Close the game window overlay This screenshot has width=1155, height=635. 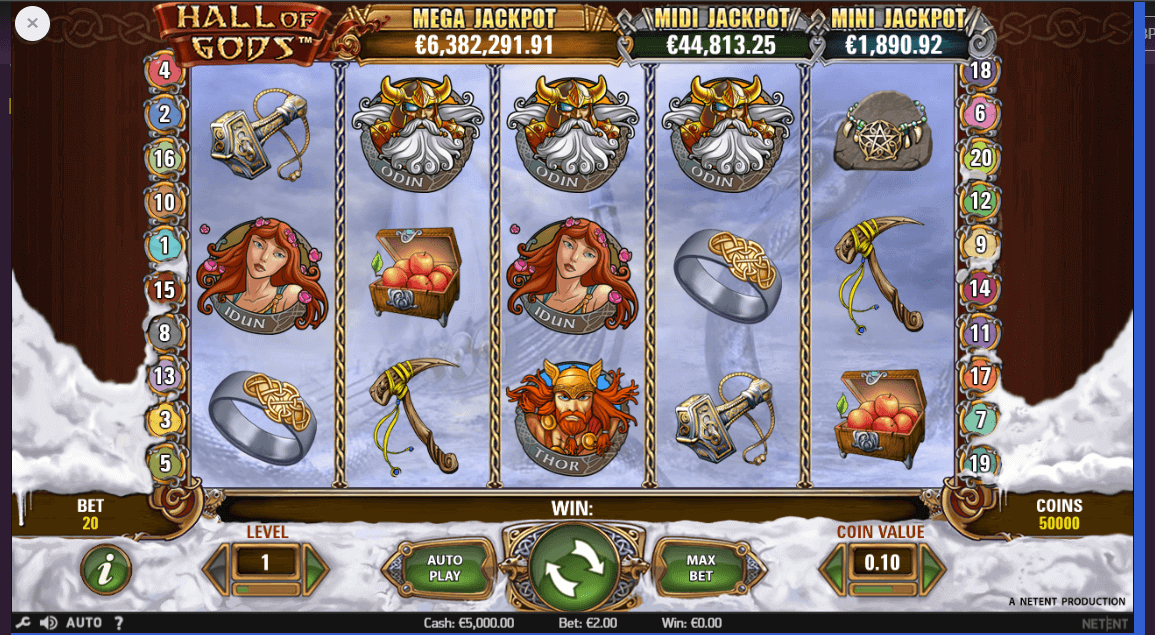click(32, 23)
